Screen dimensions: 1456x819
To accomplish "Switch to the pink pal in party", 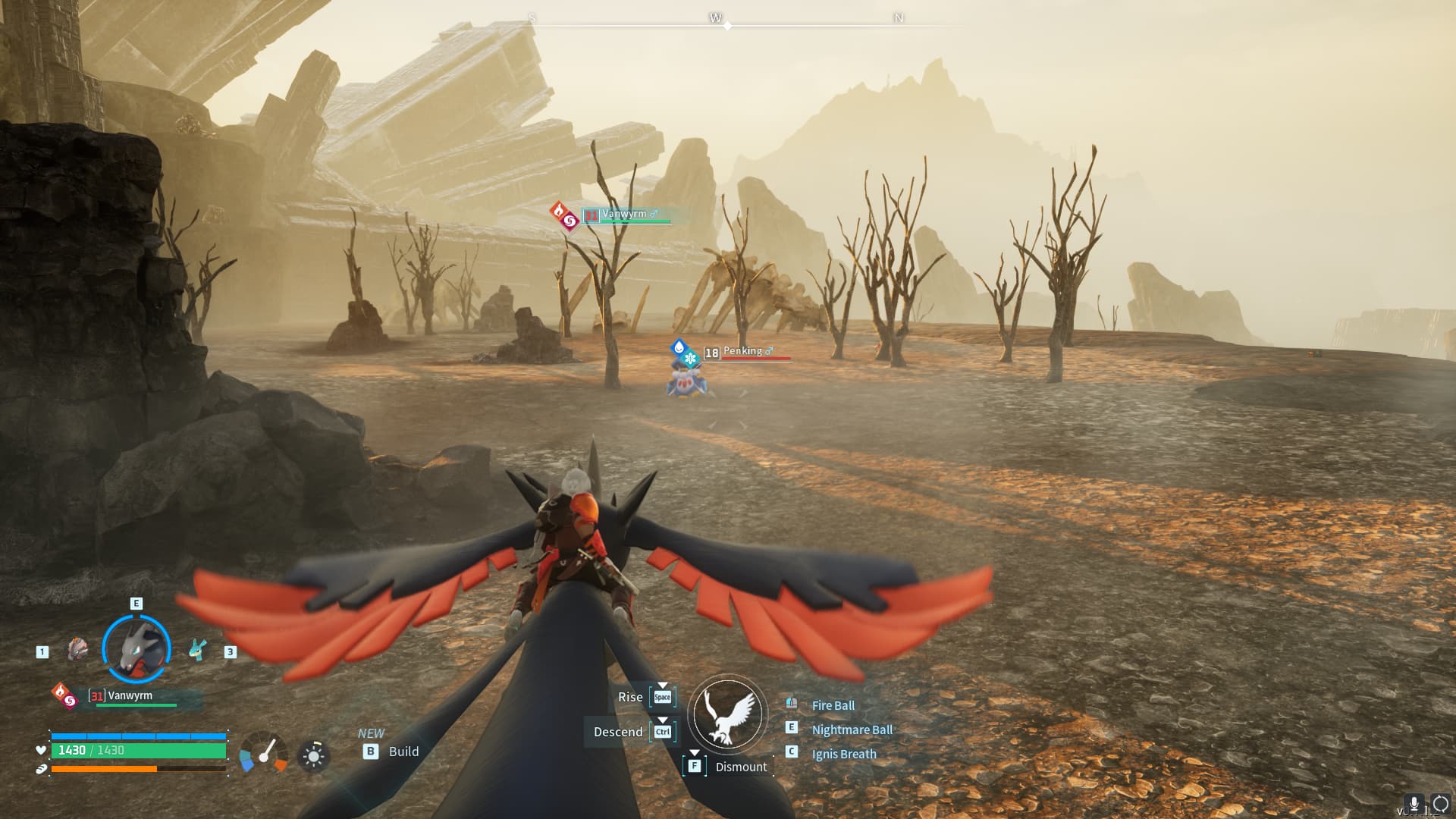I will [77, 649].
